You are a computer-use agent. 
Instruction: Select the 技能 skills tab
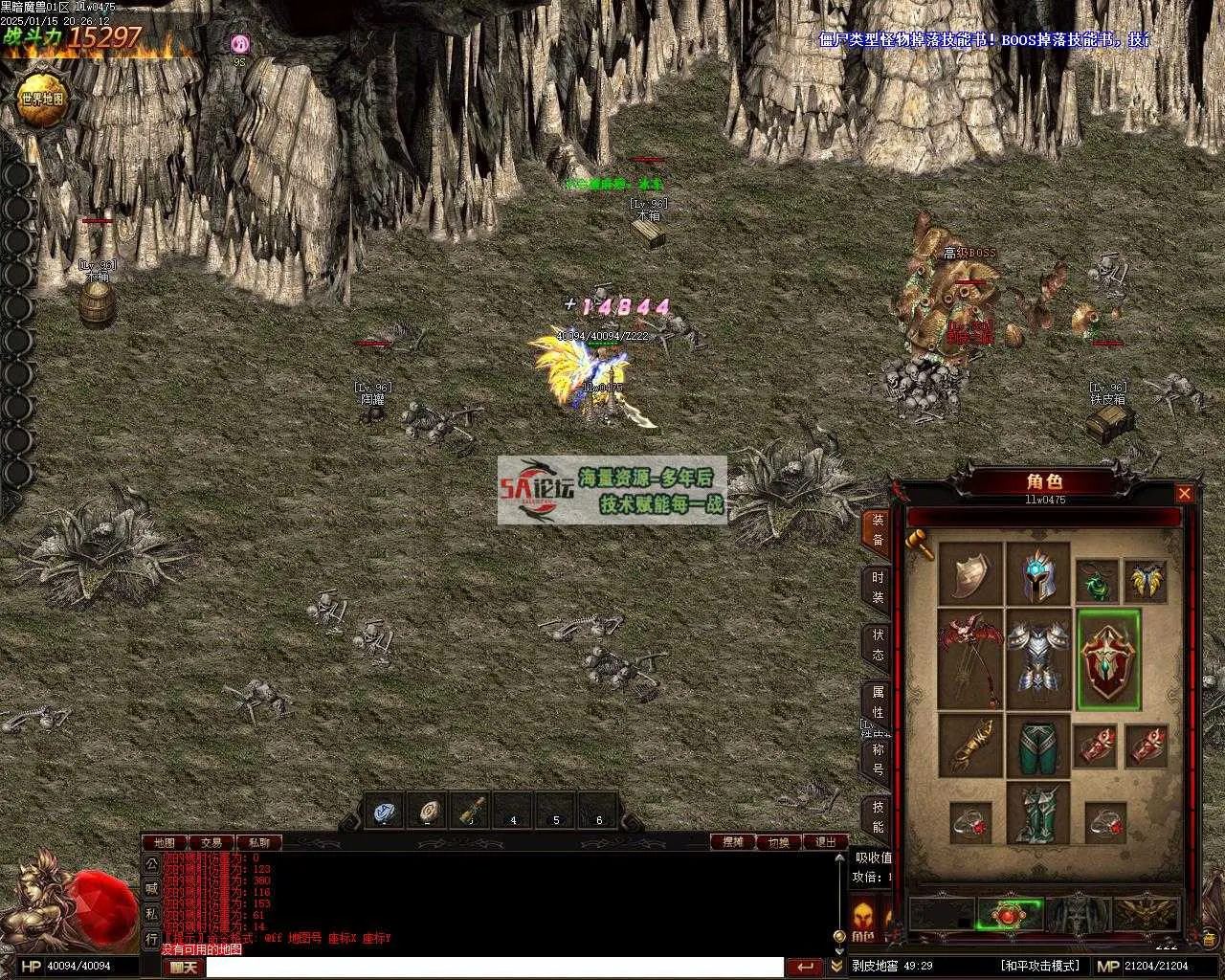click(877, 815)
